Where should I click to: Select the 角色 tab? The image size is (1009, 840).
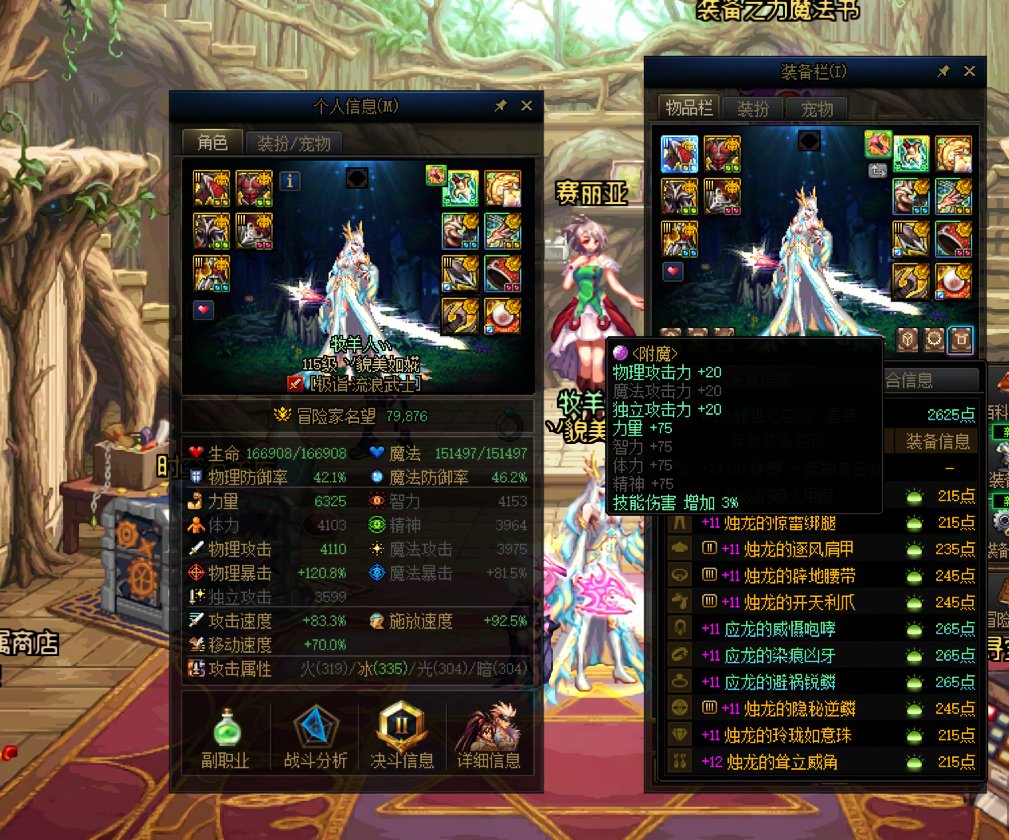point(212,143)
